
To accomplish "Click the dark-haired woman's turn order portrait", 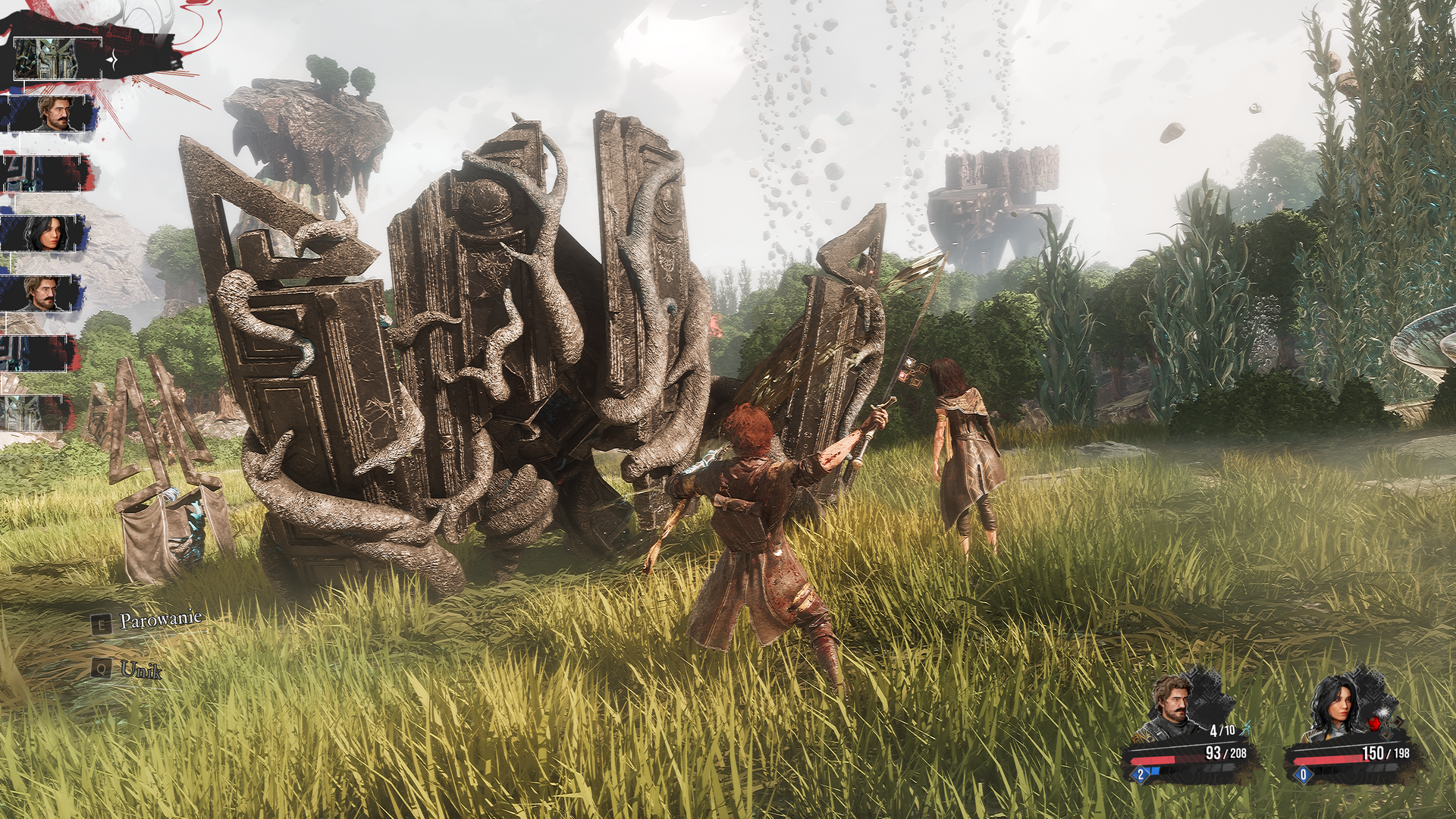I will 44,234.
